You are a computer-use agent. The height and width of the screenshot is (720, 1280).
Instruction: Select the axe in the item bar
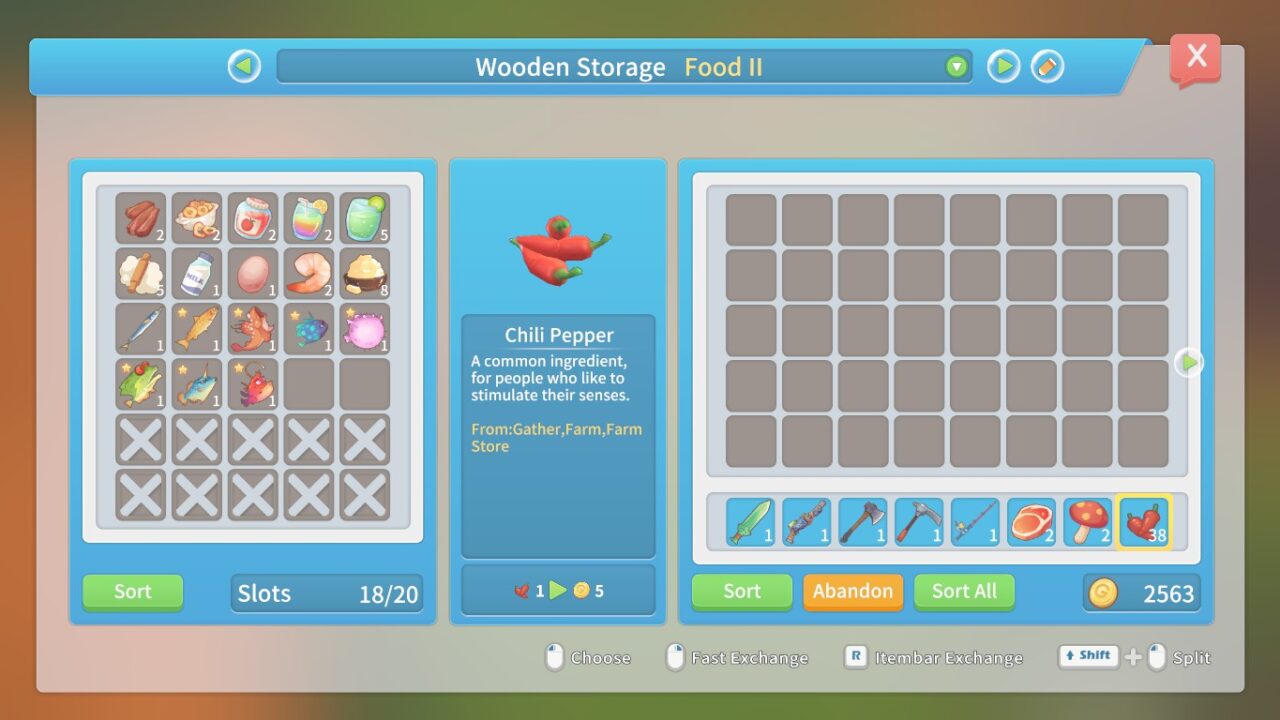tap(862, 521)
